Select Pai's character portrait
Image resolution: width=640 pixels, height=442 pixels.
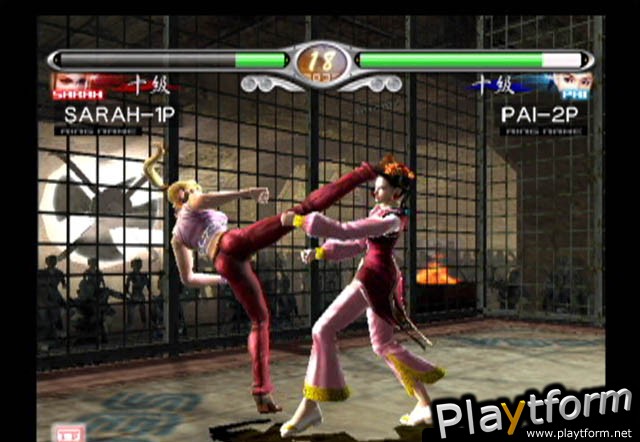[570, 86]
